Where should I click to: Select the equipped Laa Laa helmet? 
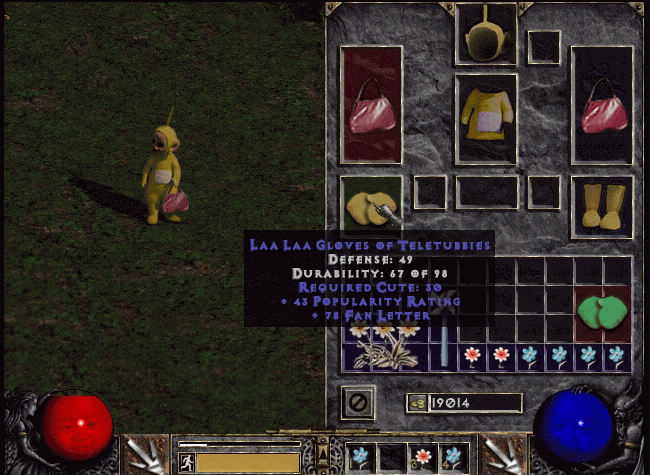coord(486,33)
